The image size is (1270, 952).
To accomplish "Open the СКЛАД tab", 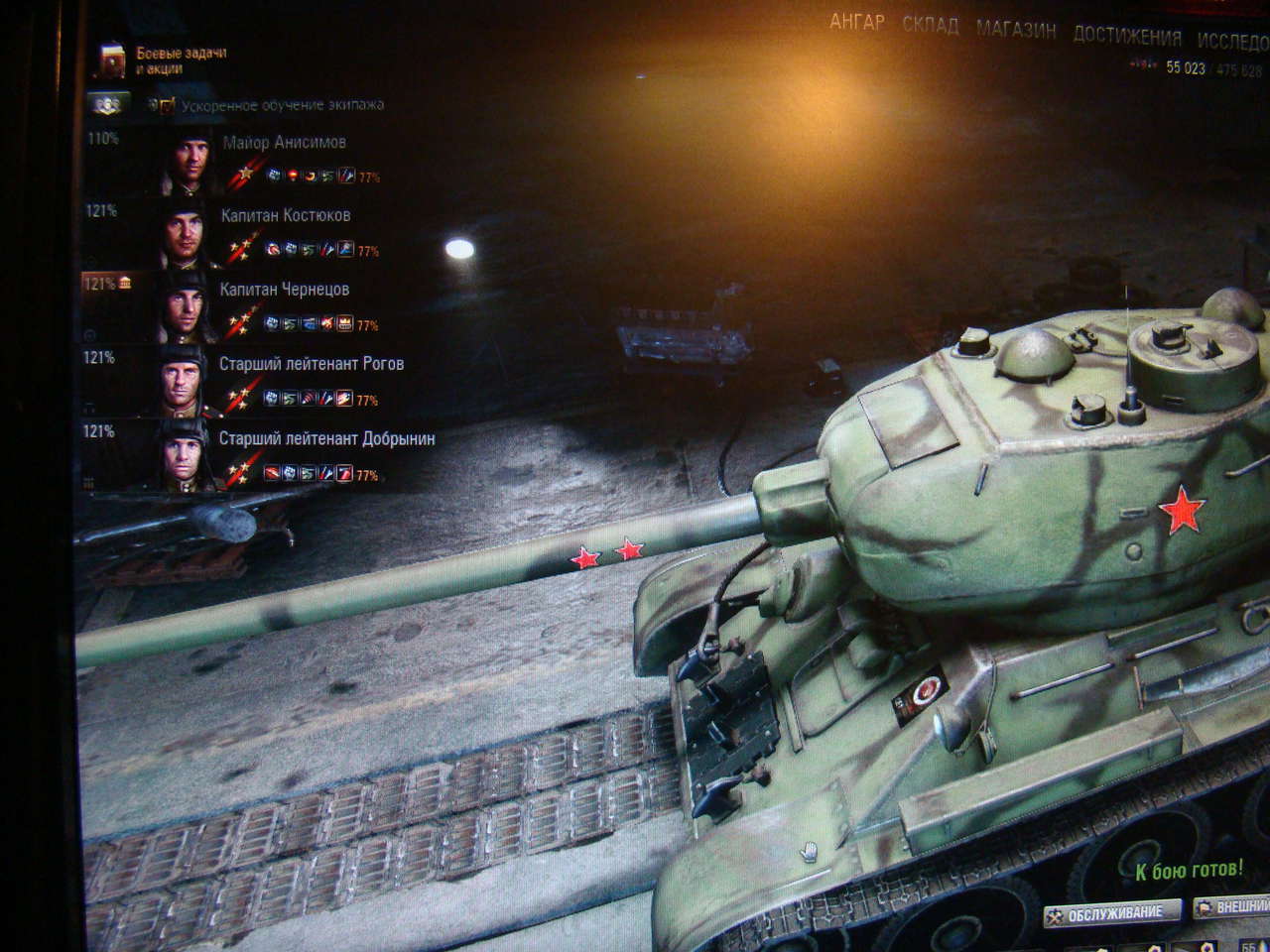I will (930, 27).
